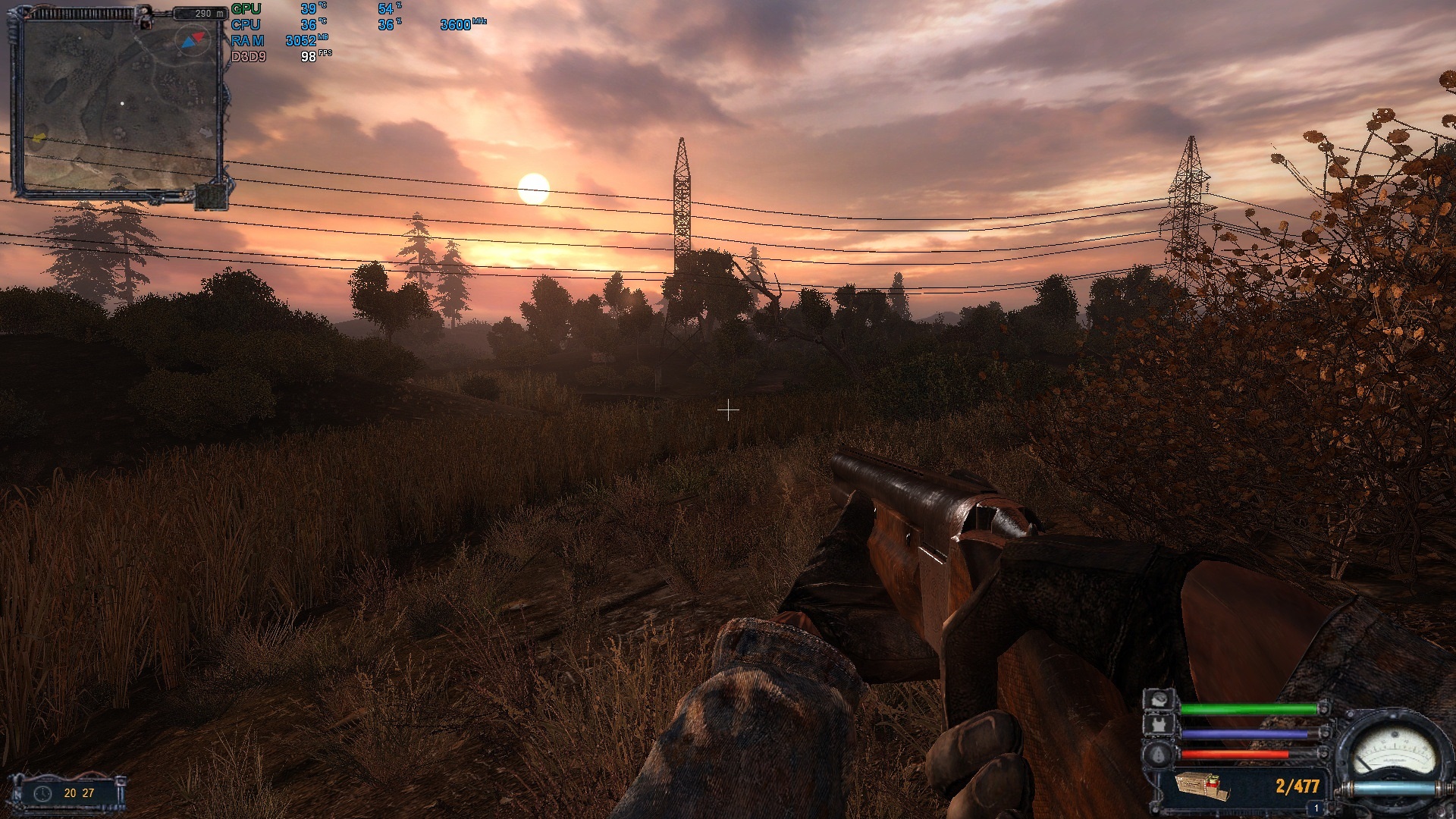This screenshot has height=819, width=1456.
Task: Click the dark square below the minimap corner
Action: pos(211,197)
